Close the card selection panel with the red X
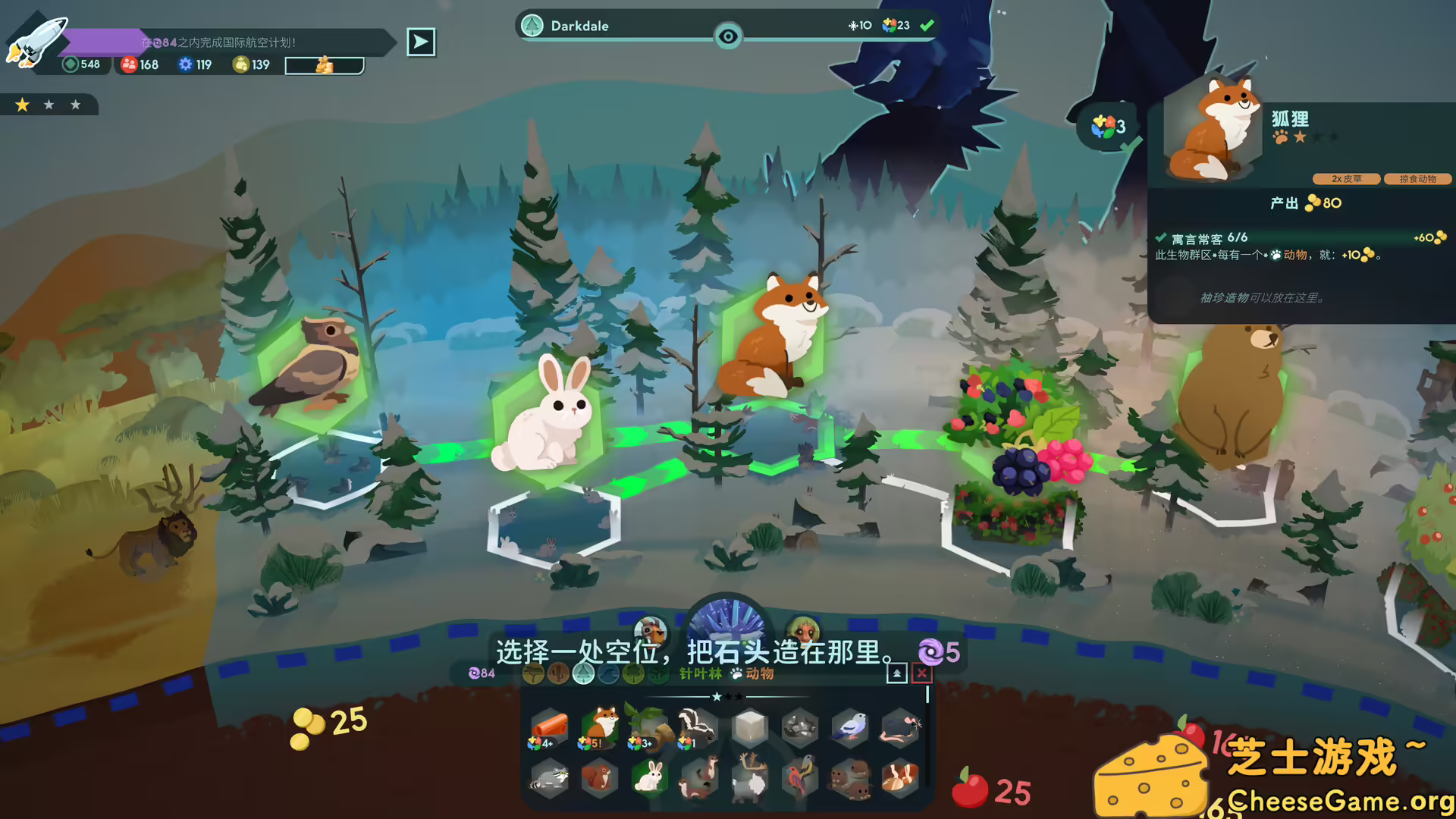Screen dimensions: 1456x819 pyautogui.click(x=921, y=673)
